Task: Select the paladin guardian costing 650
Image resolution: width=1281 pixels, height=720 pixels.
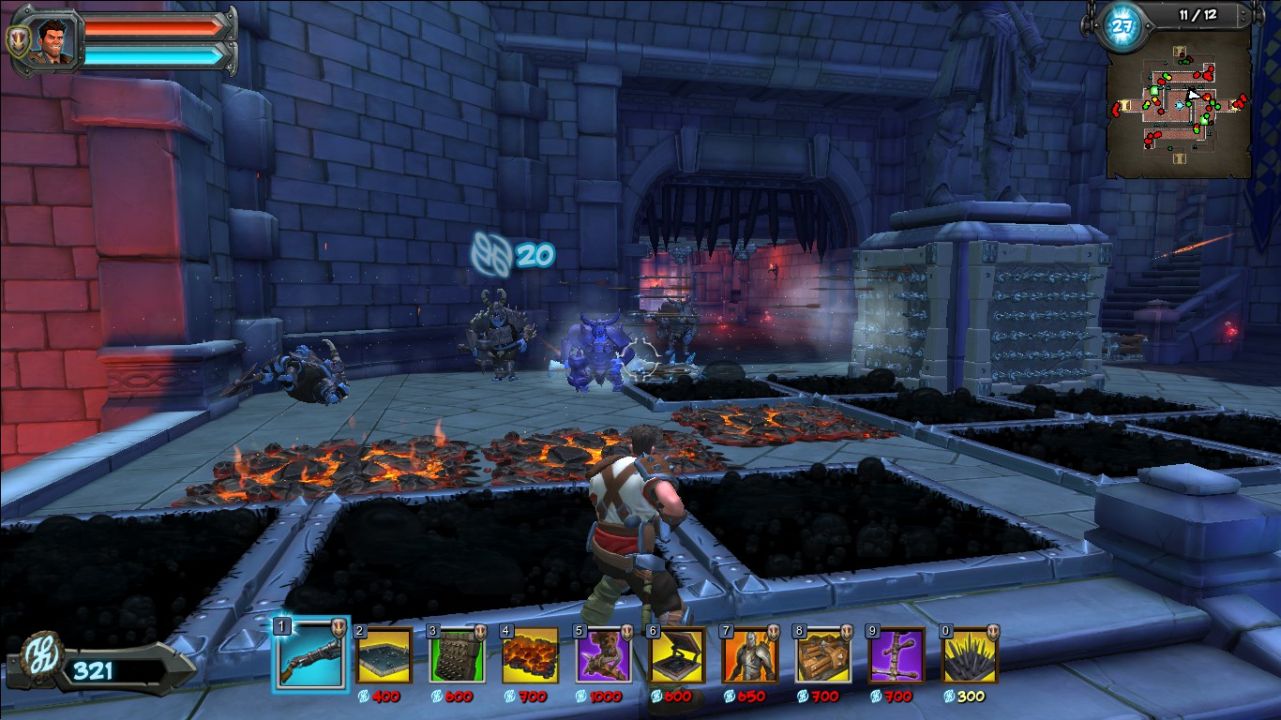Action: coord(750,656)
